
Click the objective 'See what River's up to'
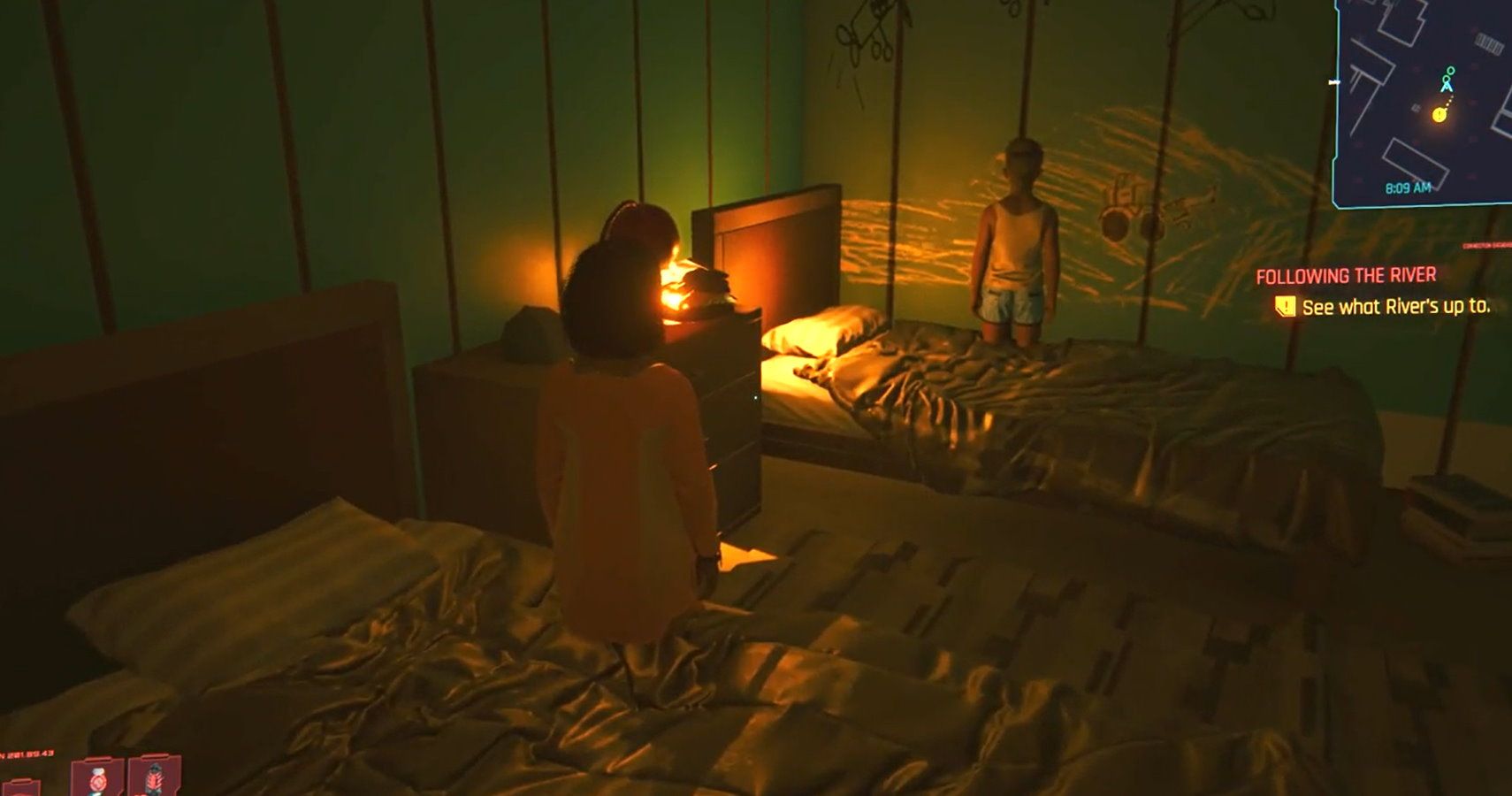coord(1397,306)
